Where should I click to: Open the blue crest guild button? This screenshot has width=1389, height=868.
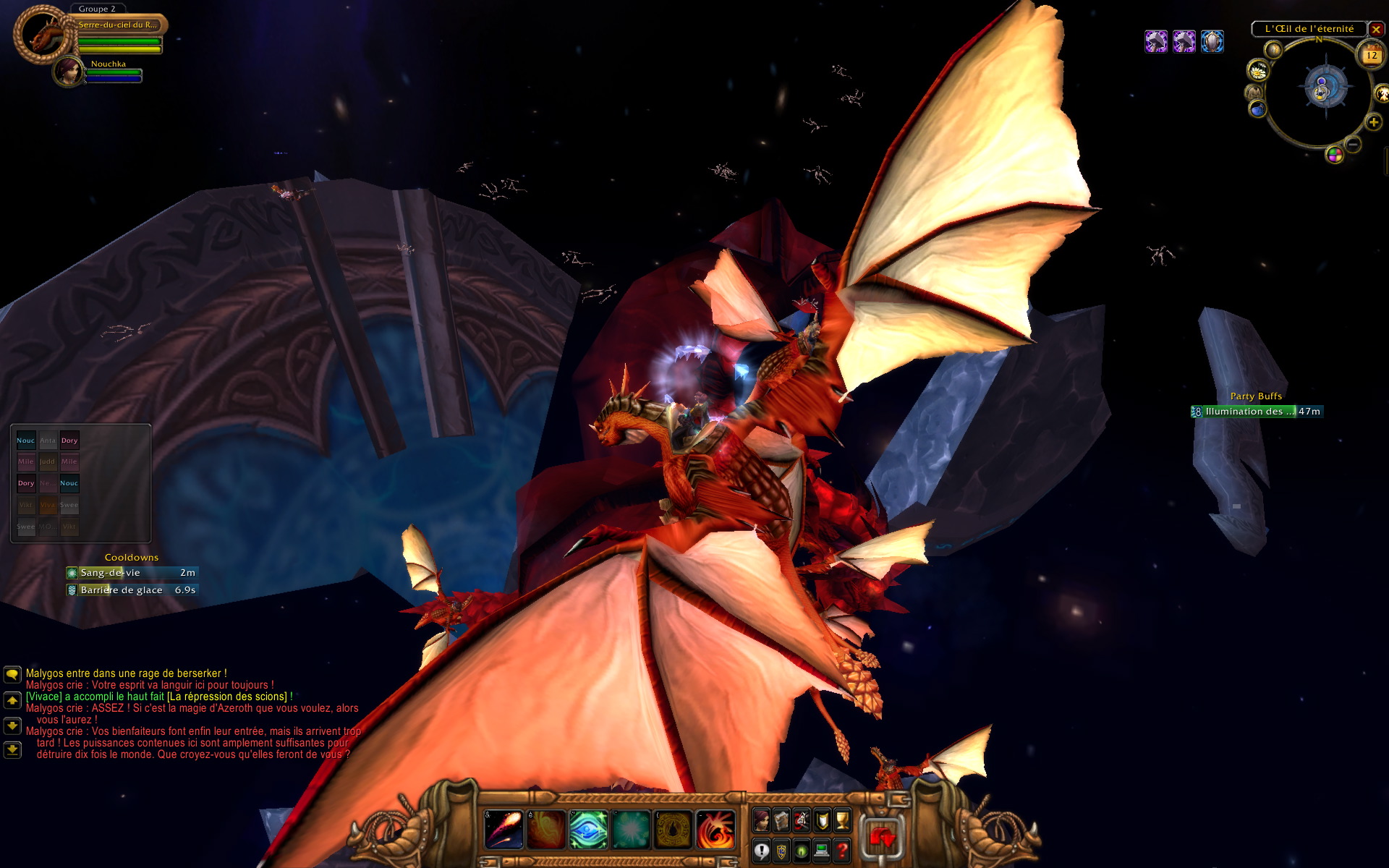click(781, 851)
